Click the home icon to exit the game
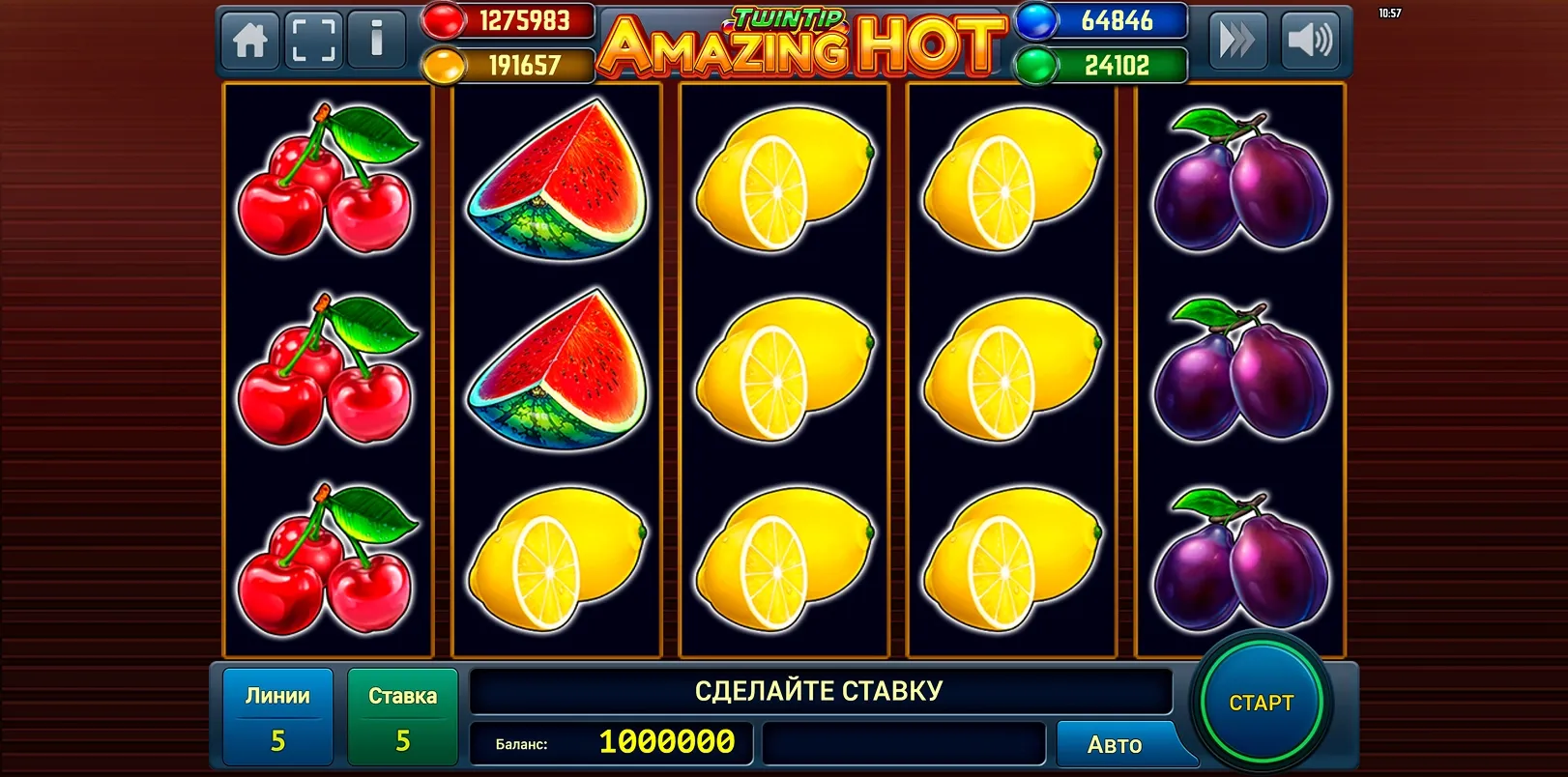This screenshot has height=777, width=1568. point(248,41)
